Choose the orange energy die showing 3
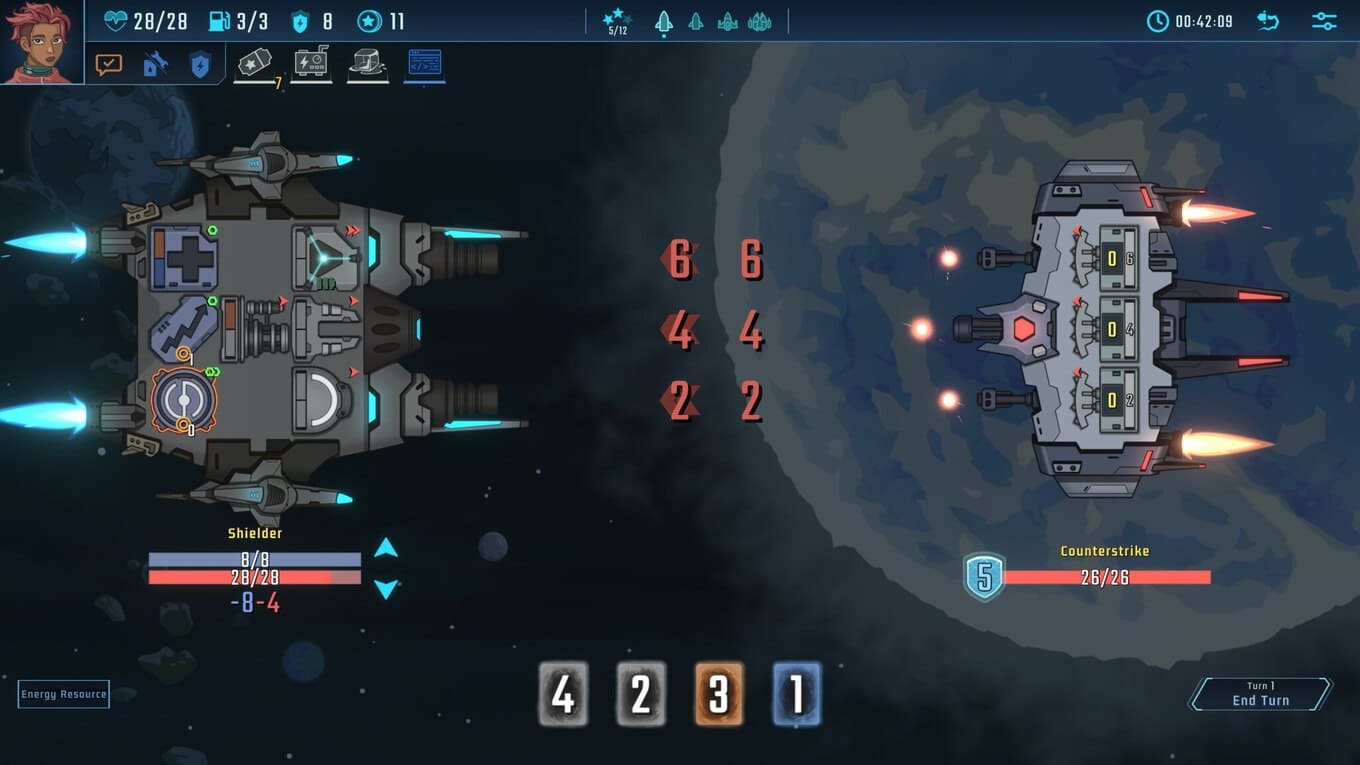 click(719, 694)
